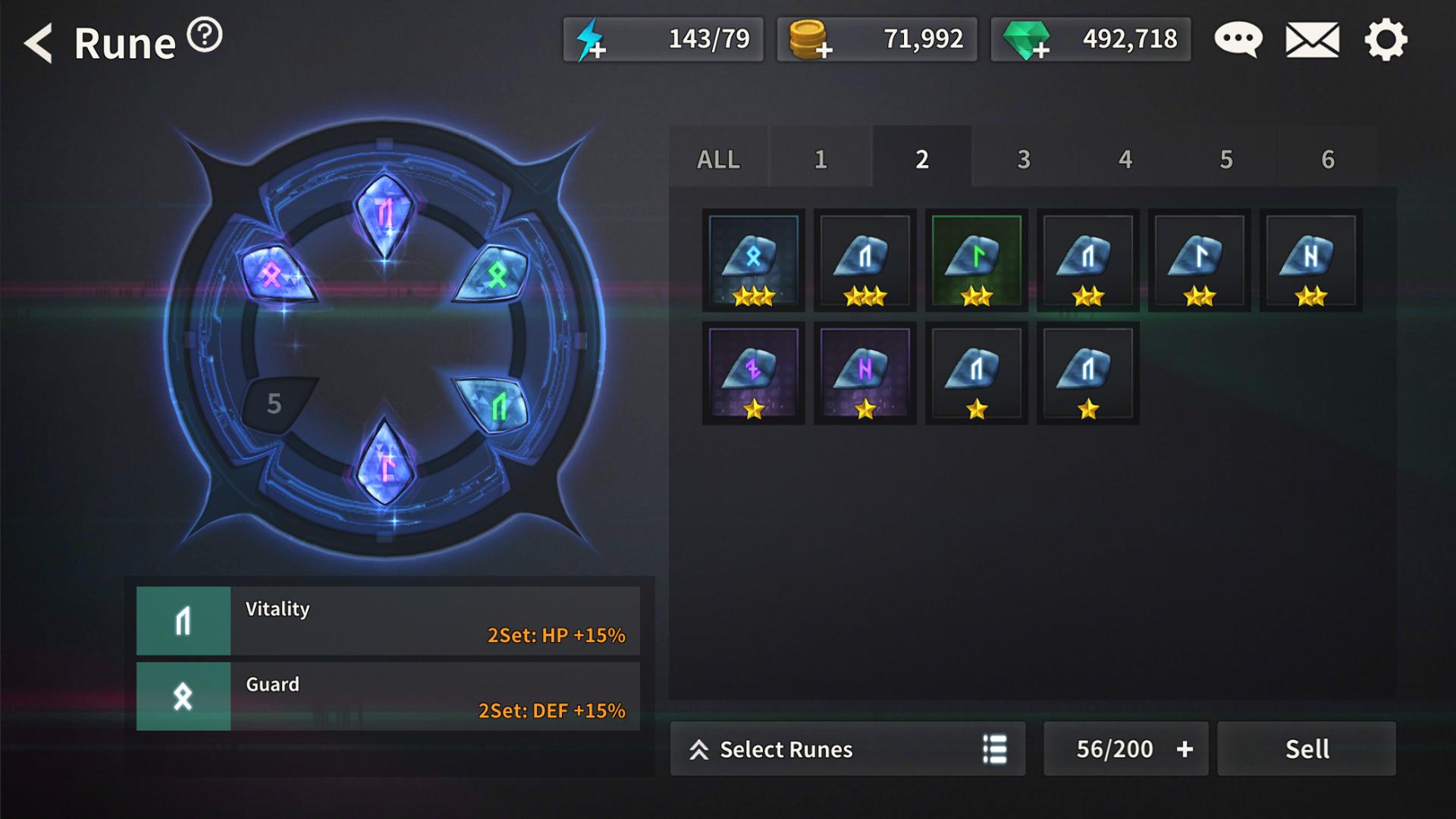This screenshot has width=1456, height=819.
Task: Select the green-highlighted two-star rune
Action: tap(977, 260)
